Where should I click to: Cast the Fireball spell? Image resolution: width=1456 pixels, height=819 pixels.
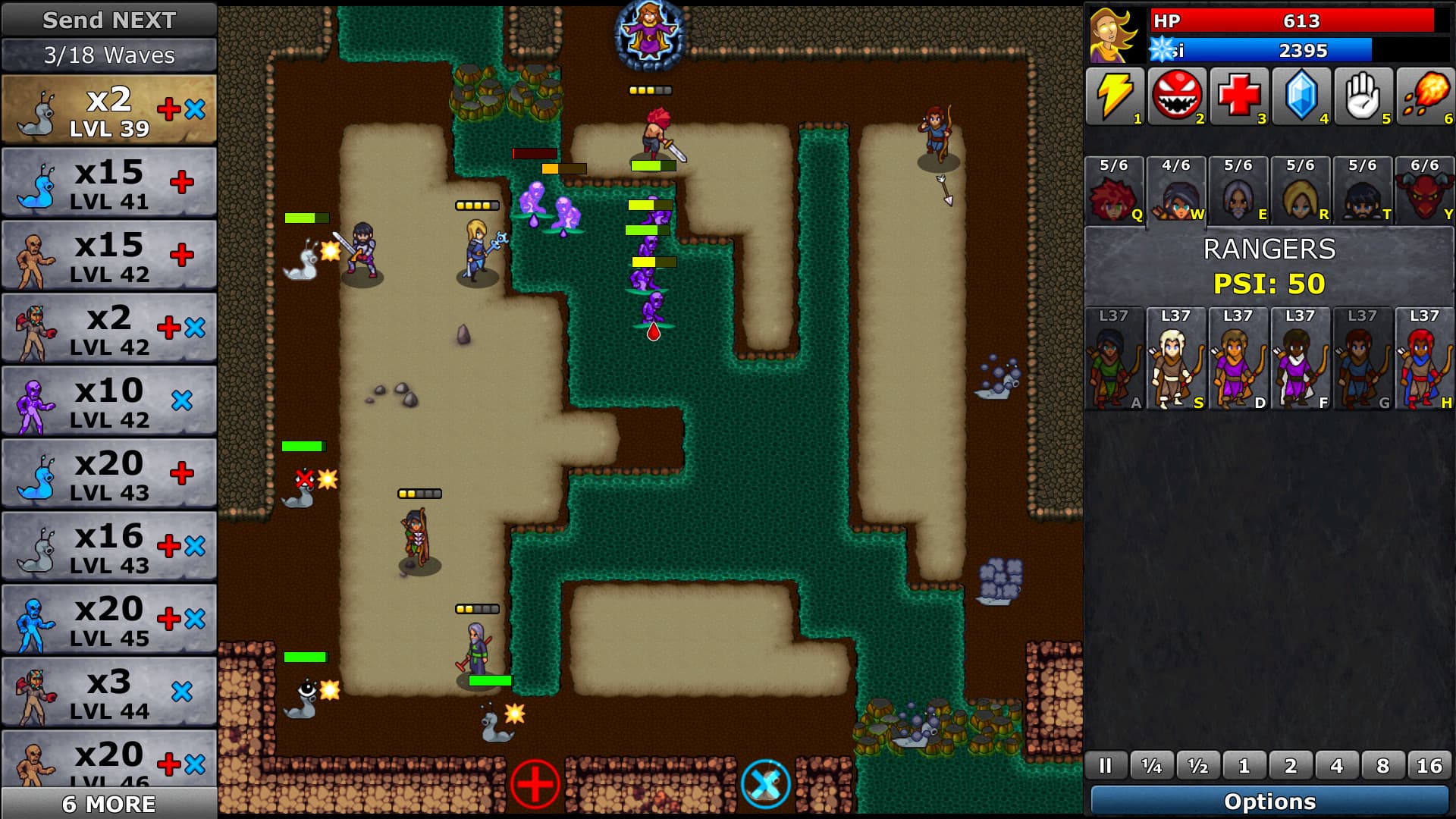click(x=1426, y=96)
